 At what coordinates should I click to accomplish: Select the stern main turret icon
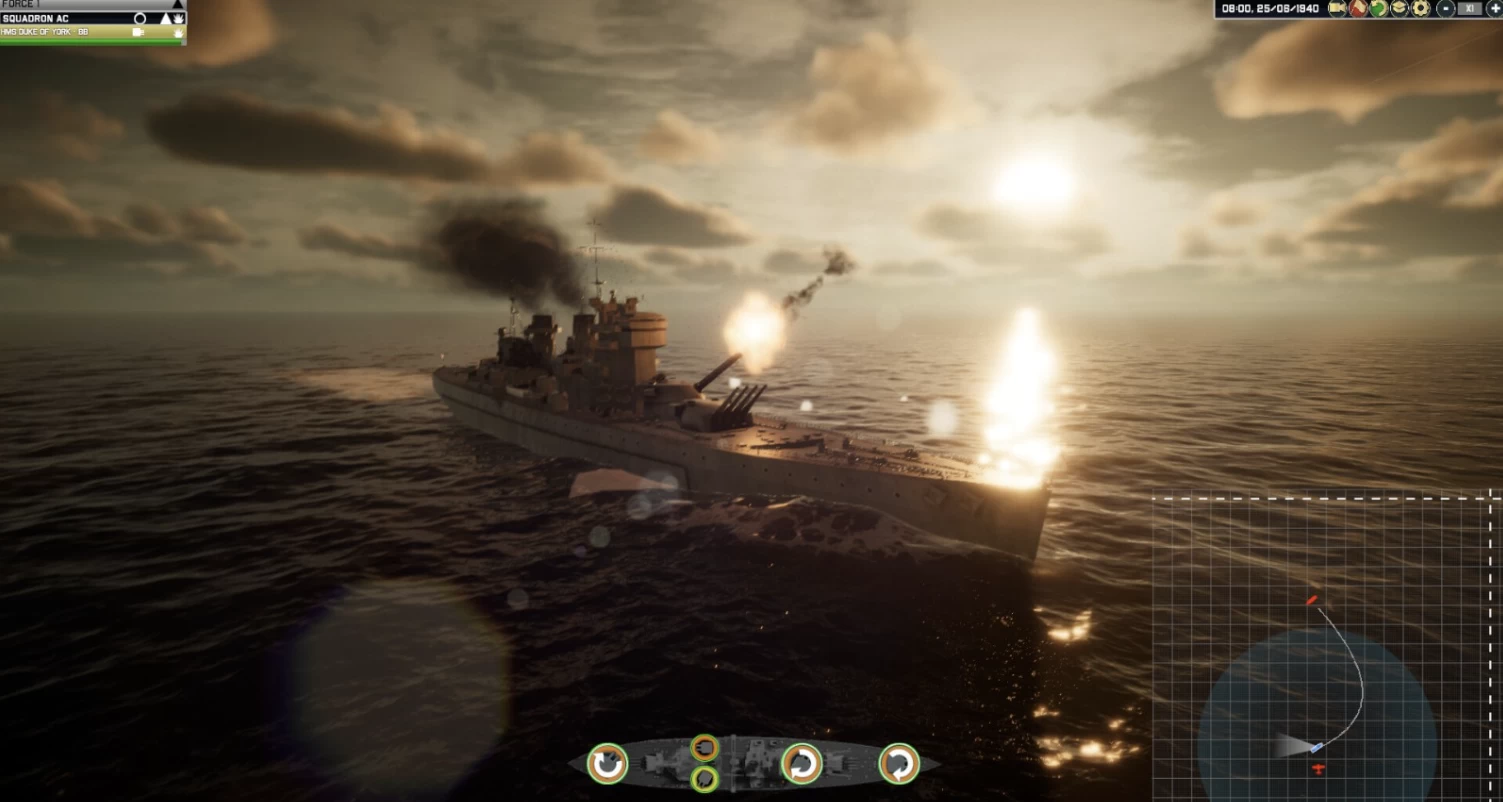click(607, 764)
